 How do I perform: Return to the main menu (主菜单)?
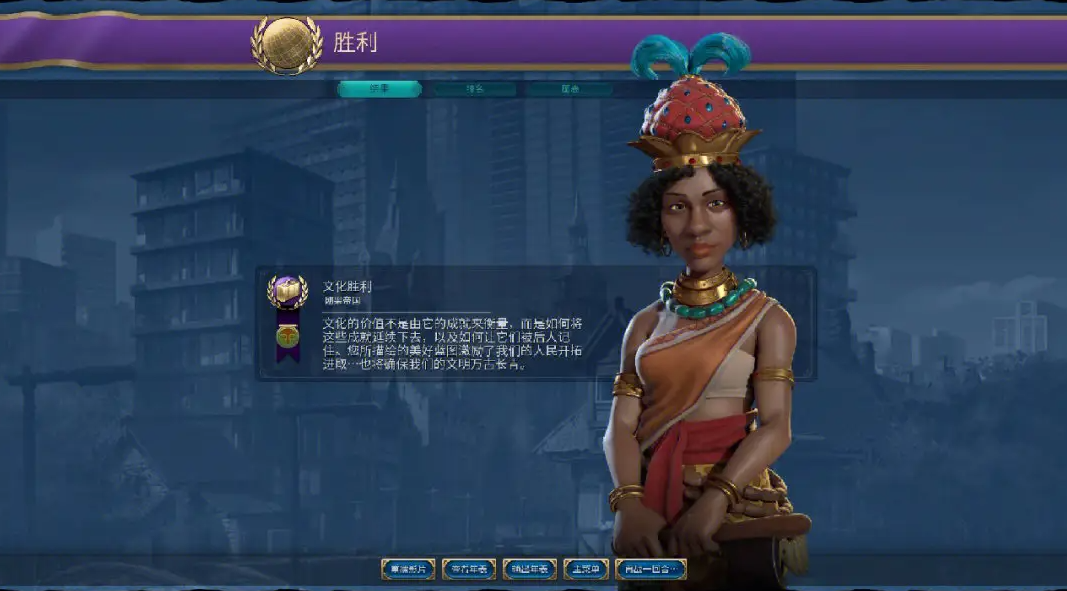pos(586,569)
